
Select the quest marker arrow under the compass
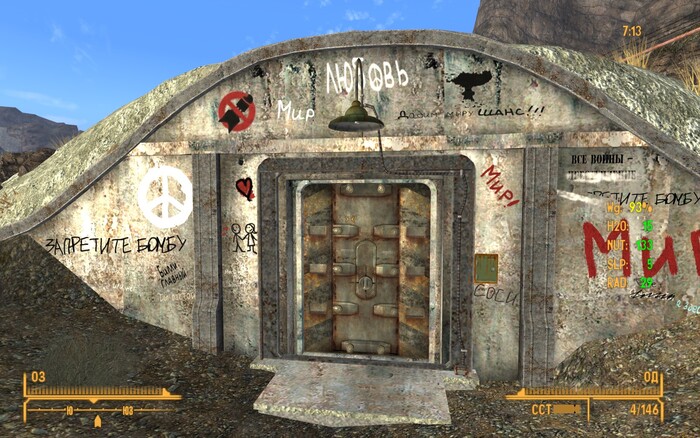pos(97,421)
